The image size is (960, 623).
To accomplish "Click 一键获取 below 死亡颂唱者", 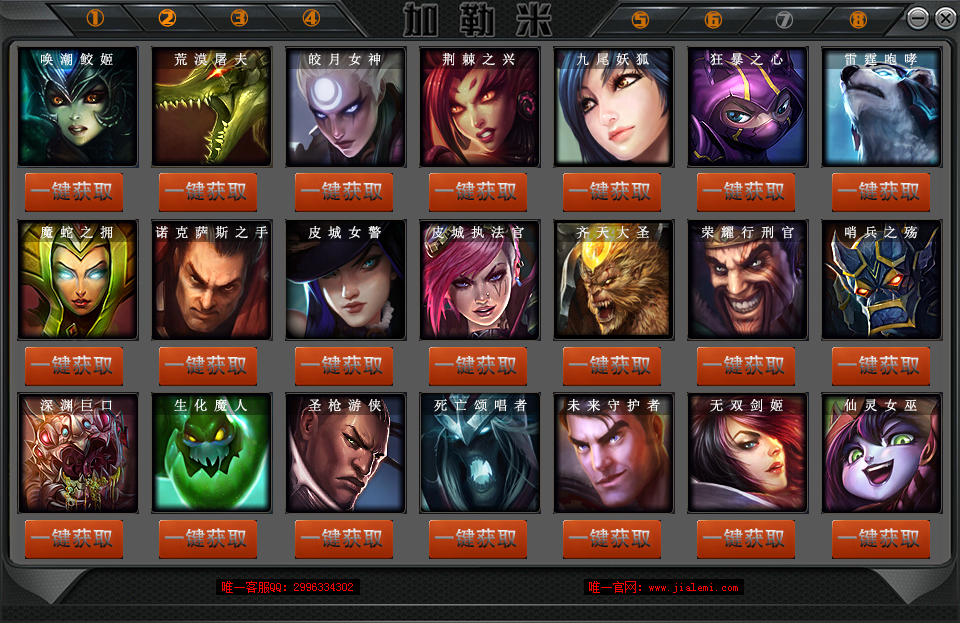I will (478, 539).
